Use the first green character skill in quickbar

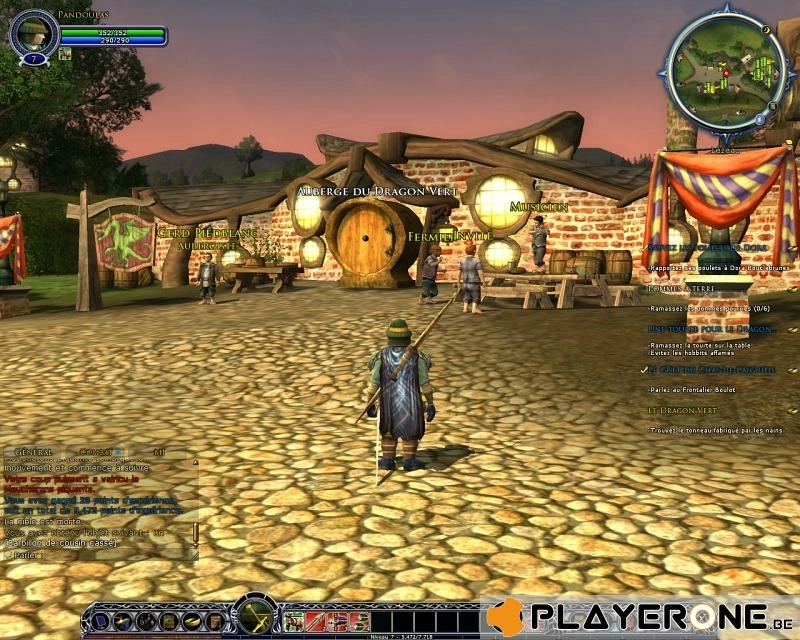point(294,621)
